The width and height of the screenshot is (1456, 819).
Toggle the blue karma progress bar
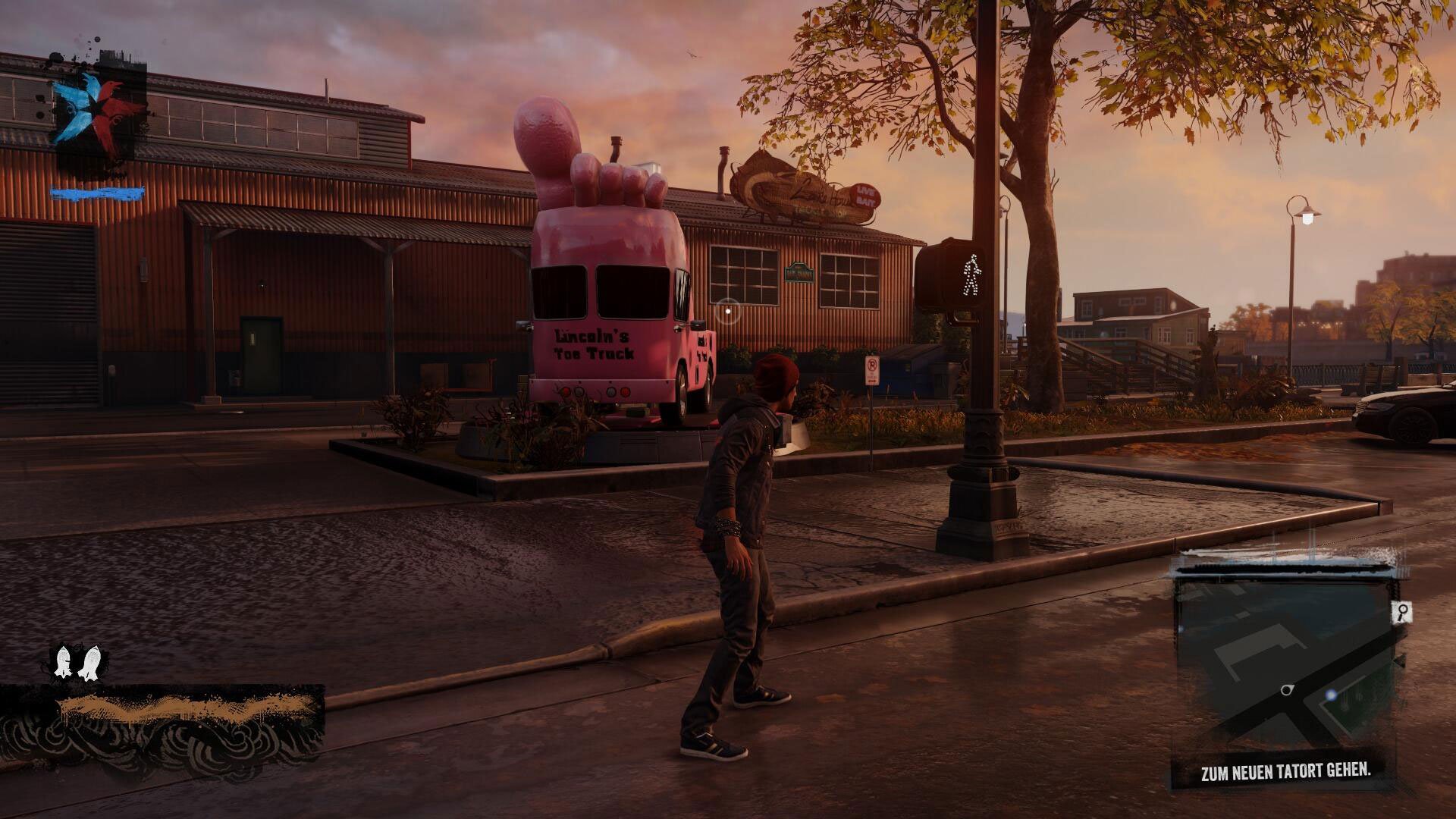[x=97, y=192]
